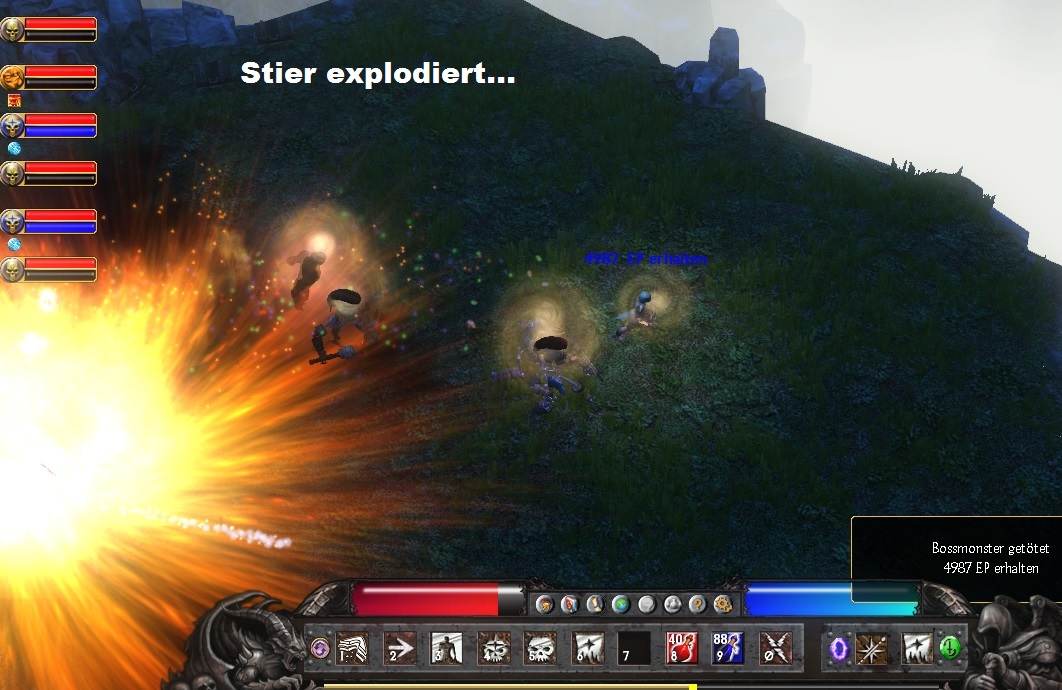Select the orange fist pet portrait
Viewport: 1062px width, 690px height.
click(x=12, y=77)
